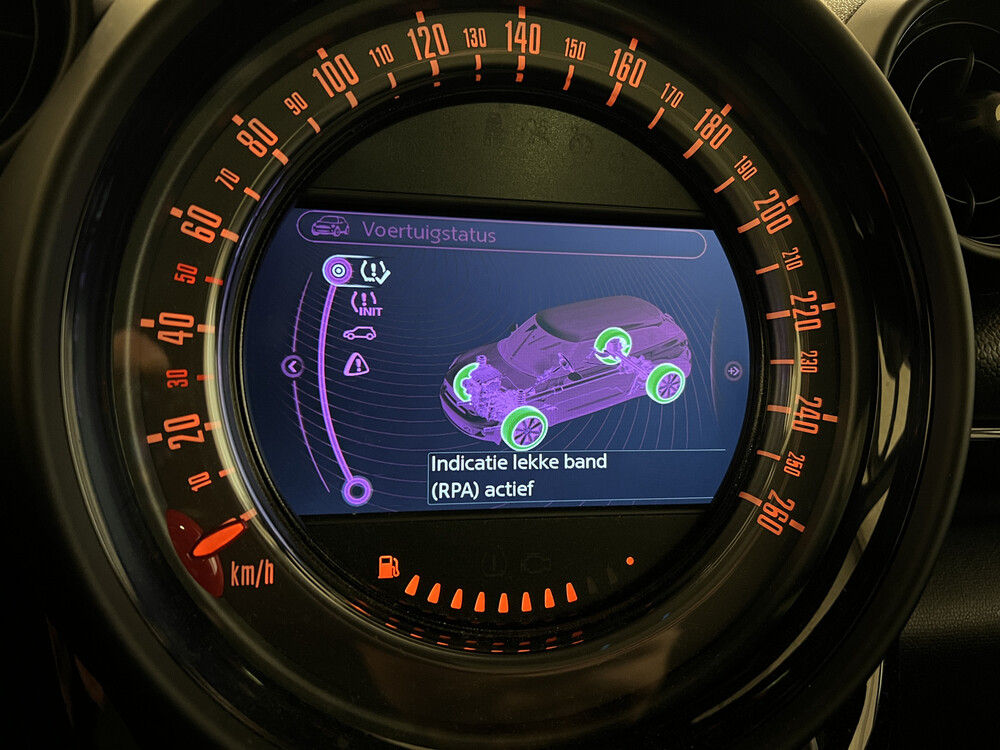Screen dimensions: 1000x750
Task: Open the warning triangle messages entry
Action: 356,365
